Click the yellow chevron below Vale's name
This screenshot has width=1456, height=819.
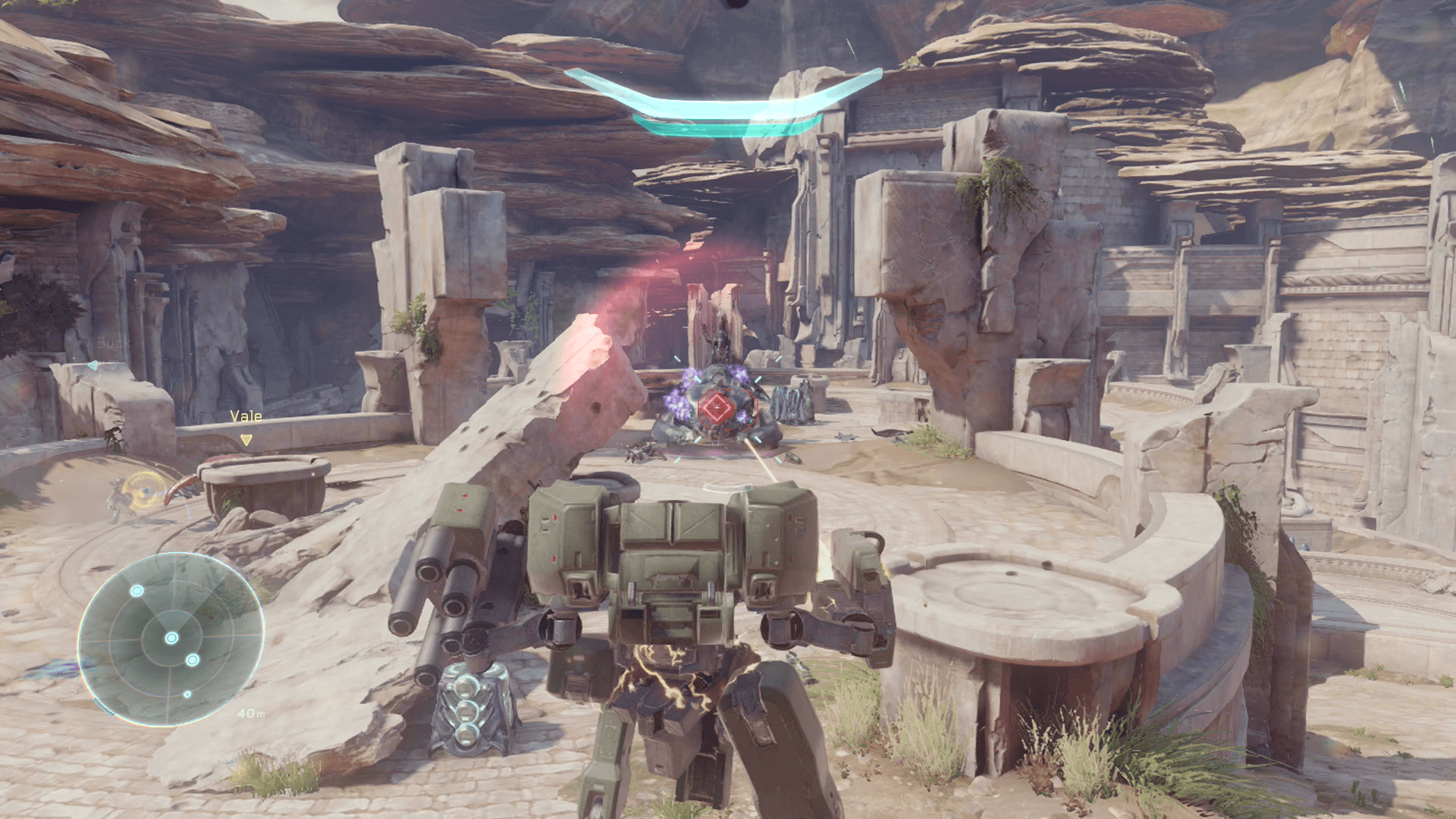point(246,441)
